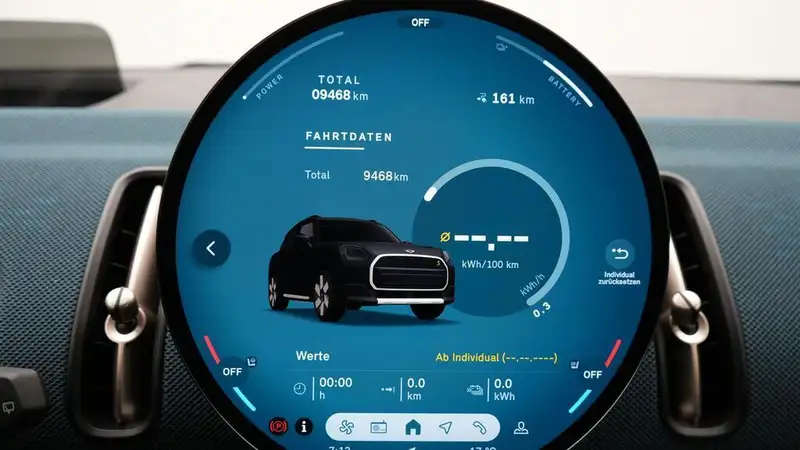Open the driver profile icon
The width and height of the screenshot is (800, 450).
(520, 427)
